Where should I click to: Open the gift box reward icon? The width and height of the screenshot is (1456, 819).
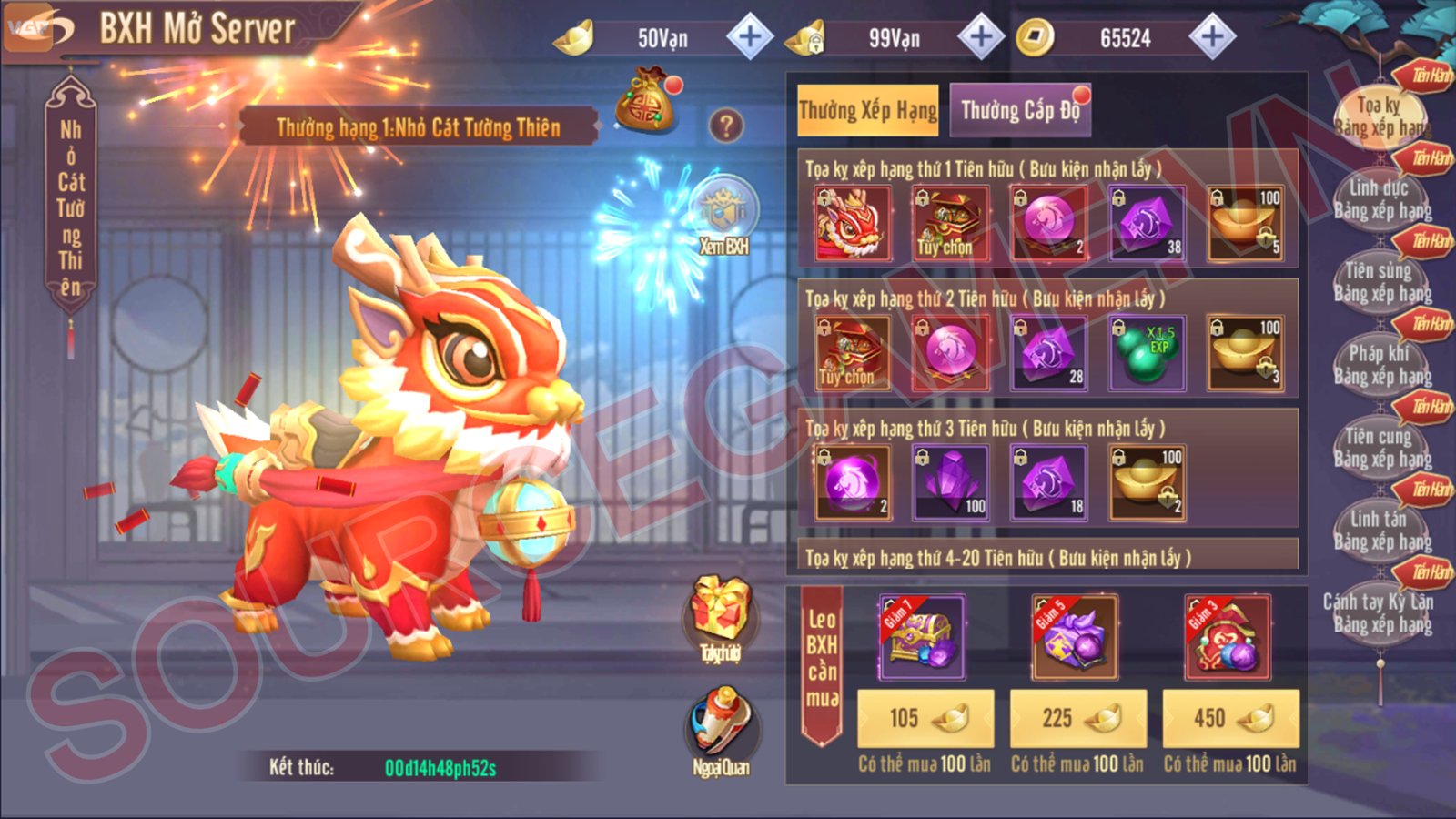[x=720, y=616]
